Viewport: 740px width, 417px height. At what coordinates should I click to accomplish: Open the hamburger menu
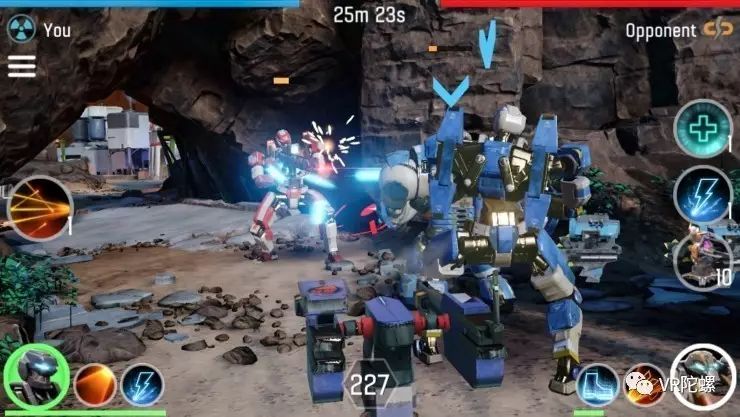21,66
